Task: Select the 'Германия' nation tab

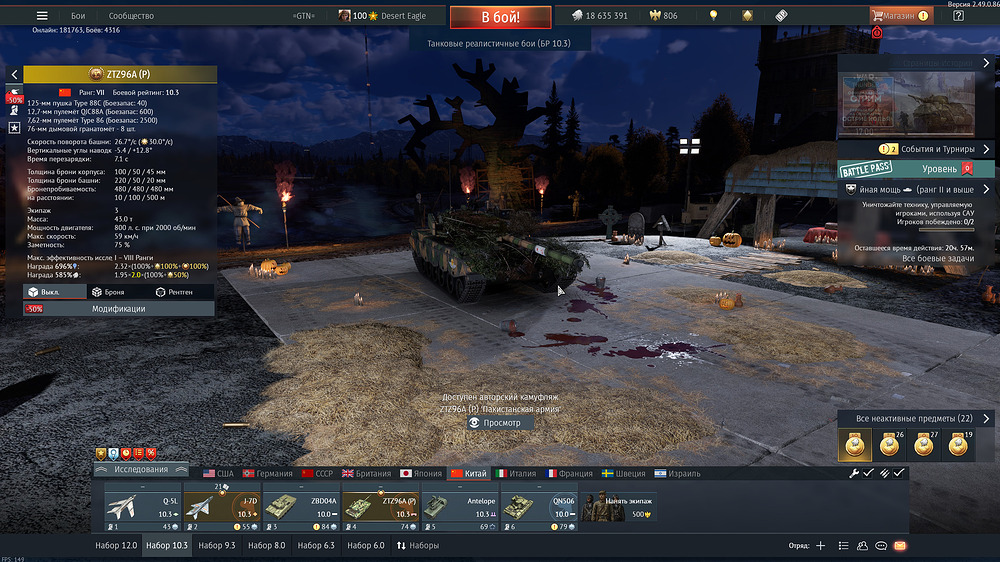Action: pyautogui.click(x=267, y=473)
